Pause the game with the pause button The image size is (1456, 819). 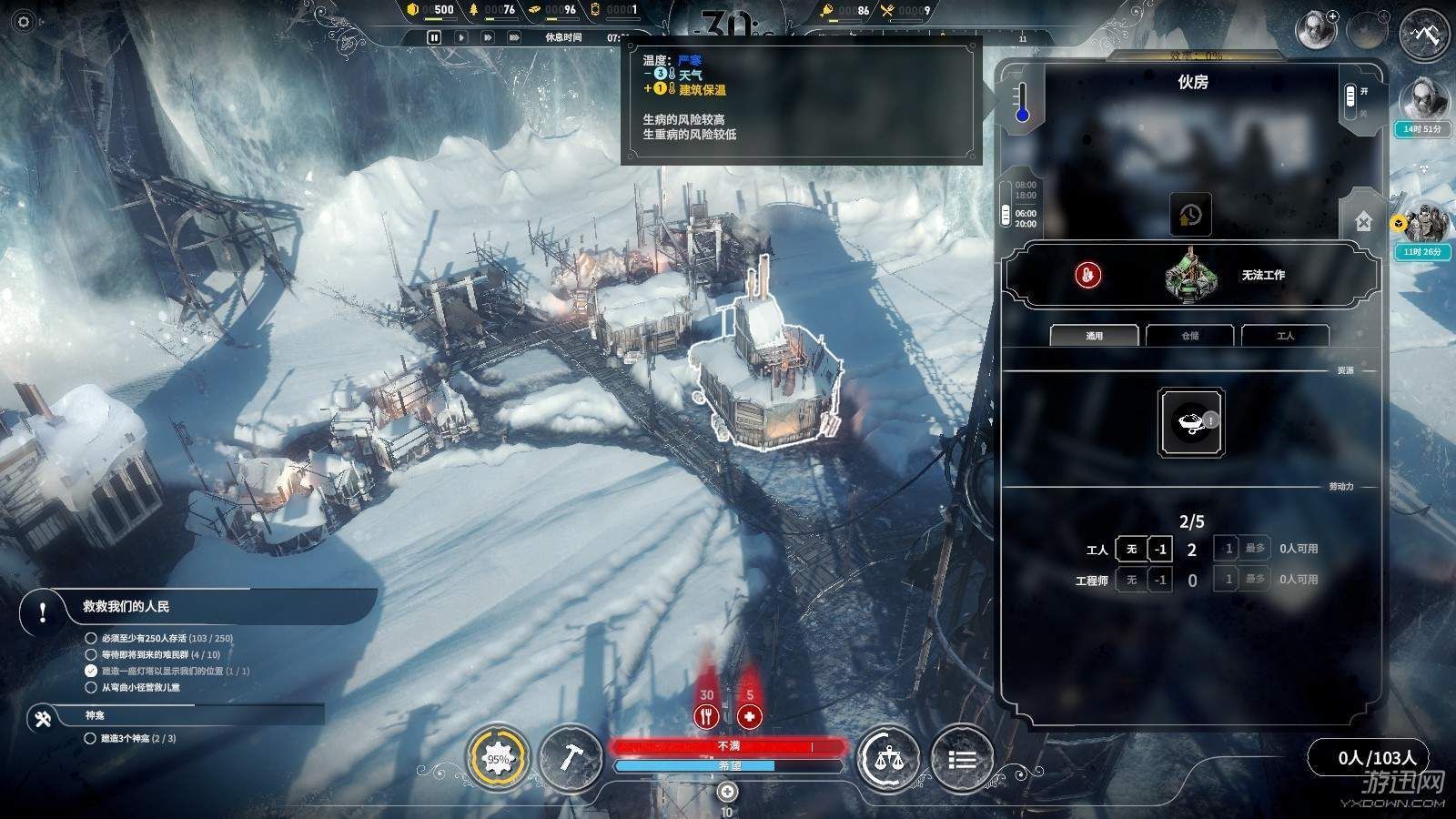point(434,37)
